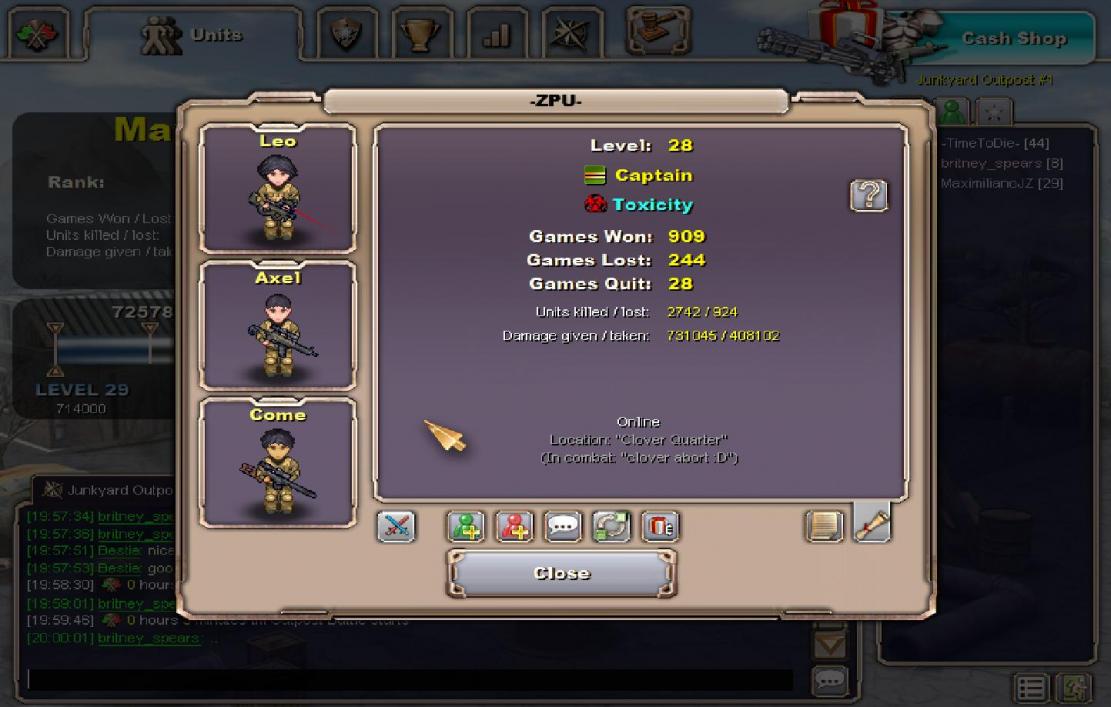
Task: Switch to the rolled scroll tab
Action: click(x=872, y=524)
